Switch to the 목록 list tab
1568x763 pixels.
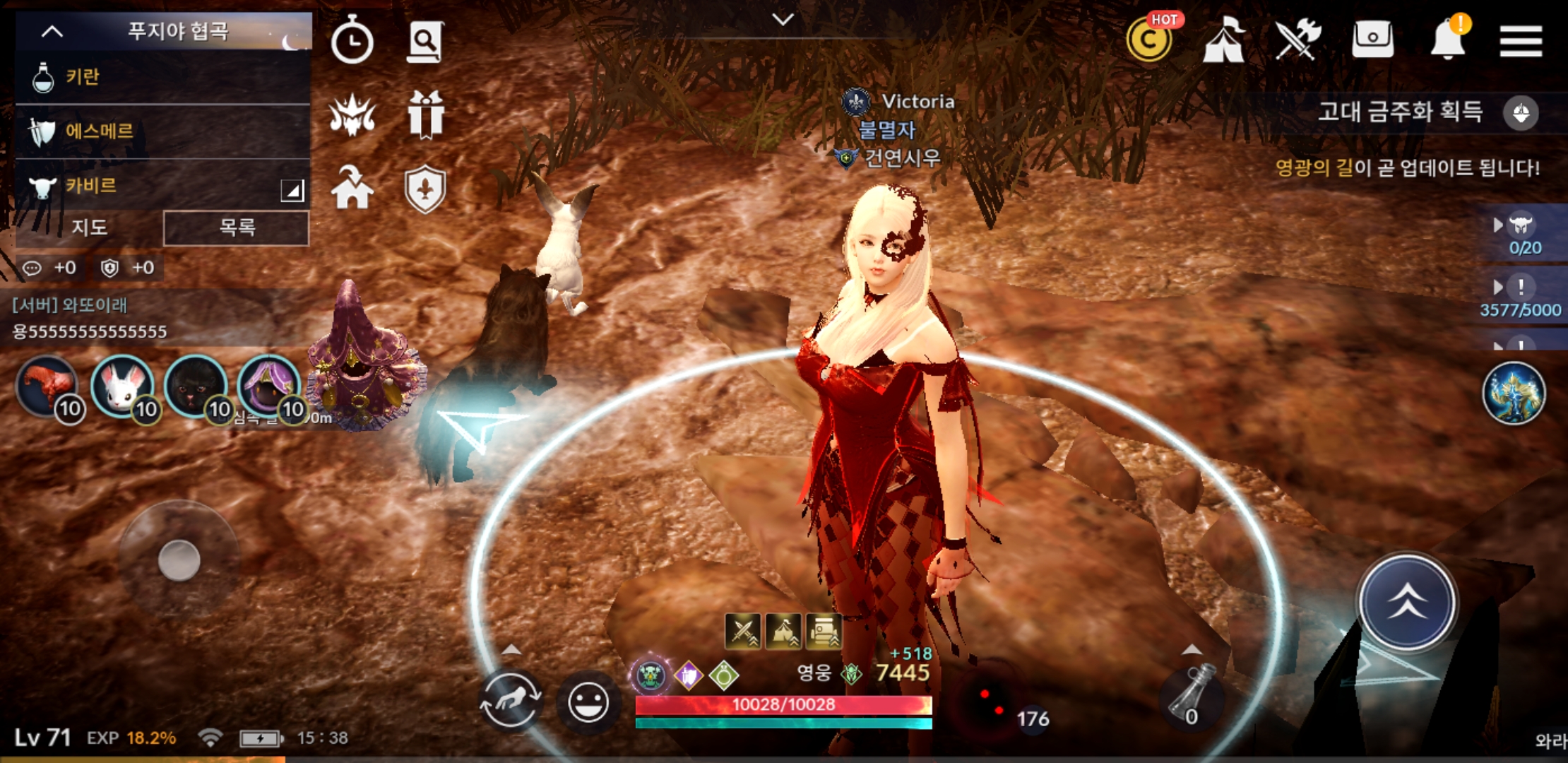pyautogui.click(x=236, y=227)
